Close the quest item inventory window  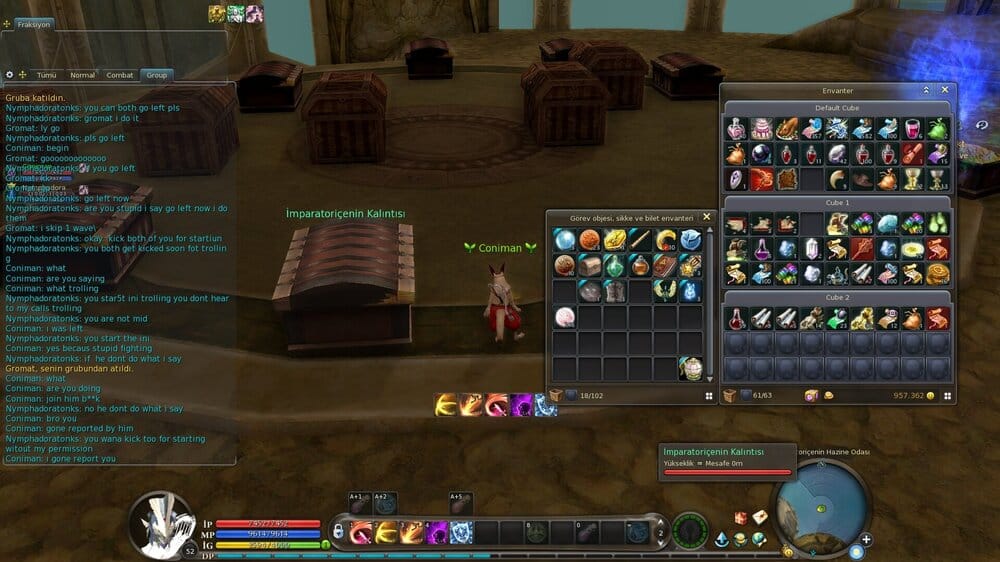(x=706, y=217)
